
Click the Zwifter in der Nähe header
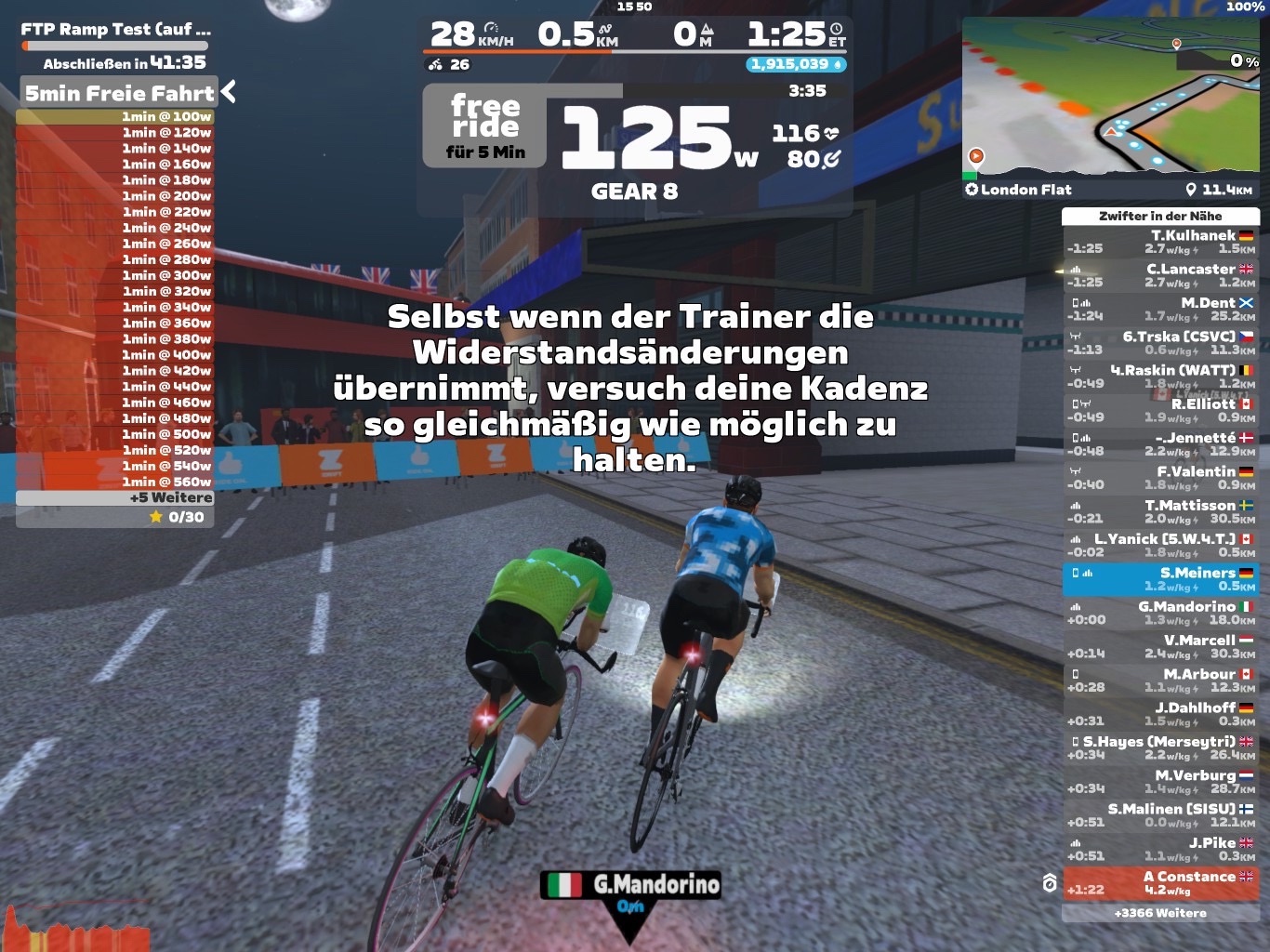[1159, 216]
